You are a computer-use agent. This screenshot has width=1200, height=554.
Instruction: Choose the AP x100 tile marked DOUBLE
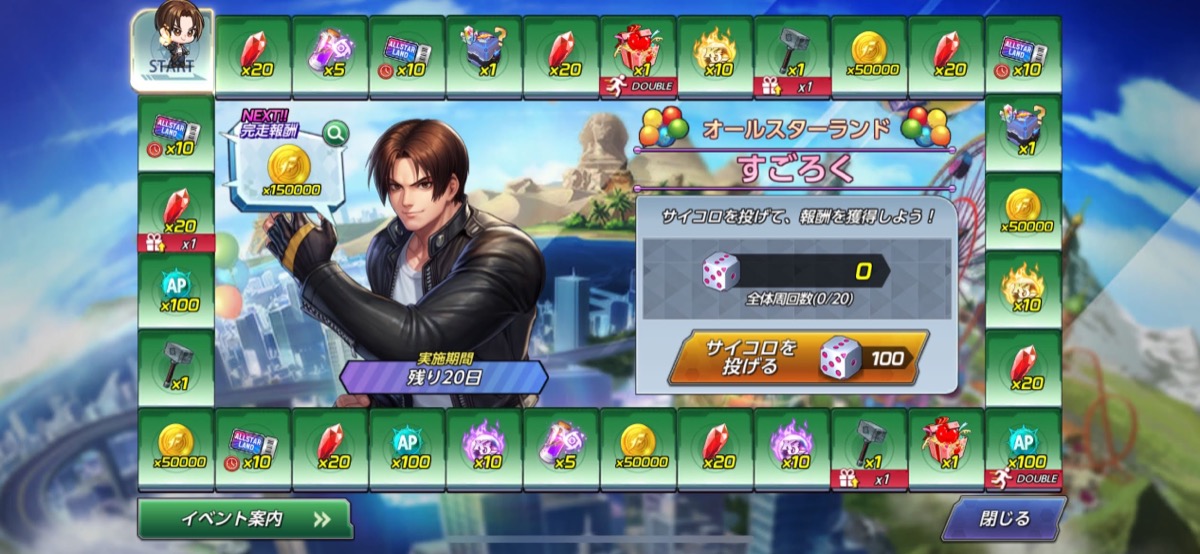tap(1023, 450)
